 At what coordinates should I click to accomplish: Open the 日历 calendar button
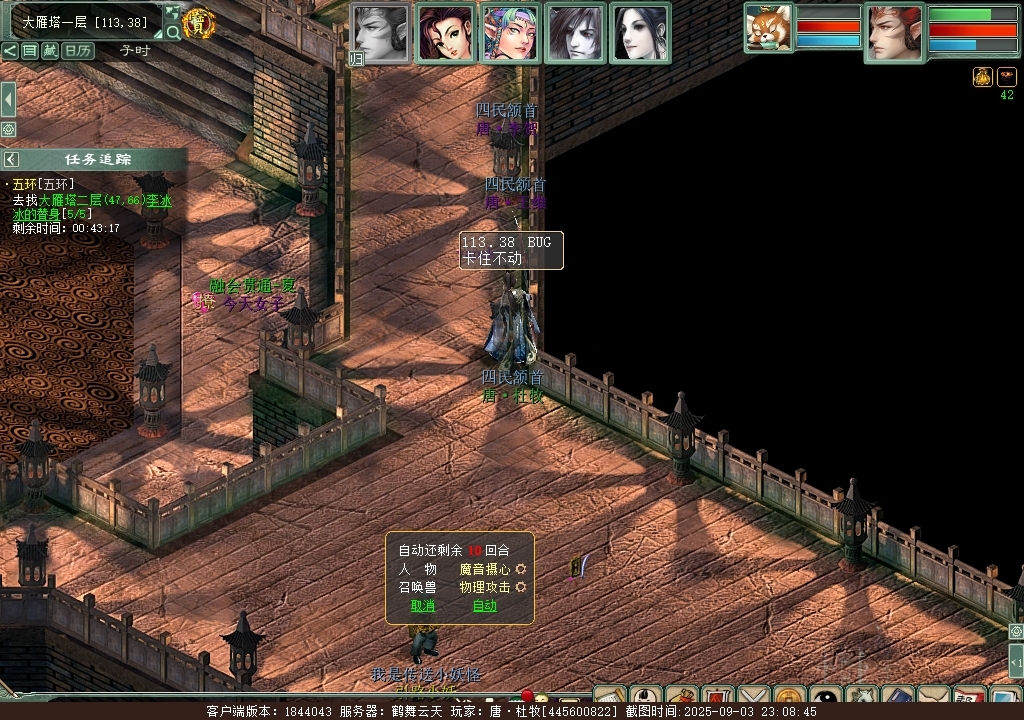[78, 50]
